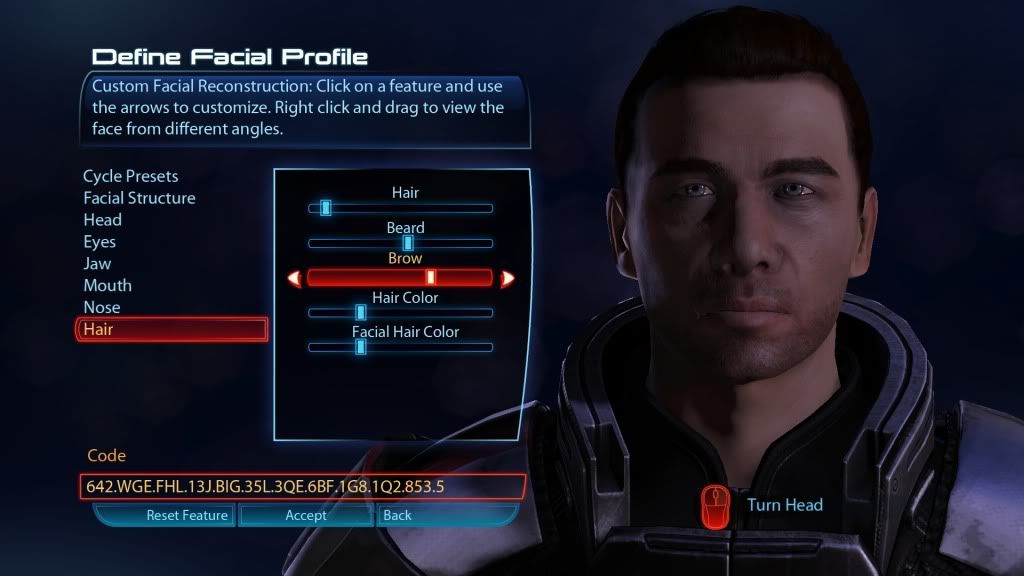The width and height of the screenshot is (1024, 576).
Task: Choose the Head category
Action: tap(102, 220)
